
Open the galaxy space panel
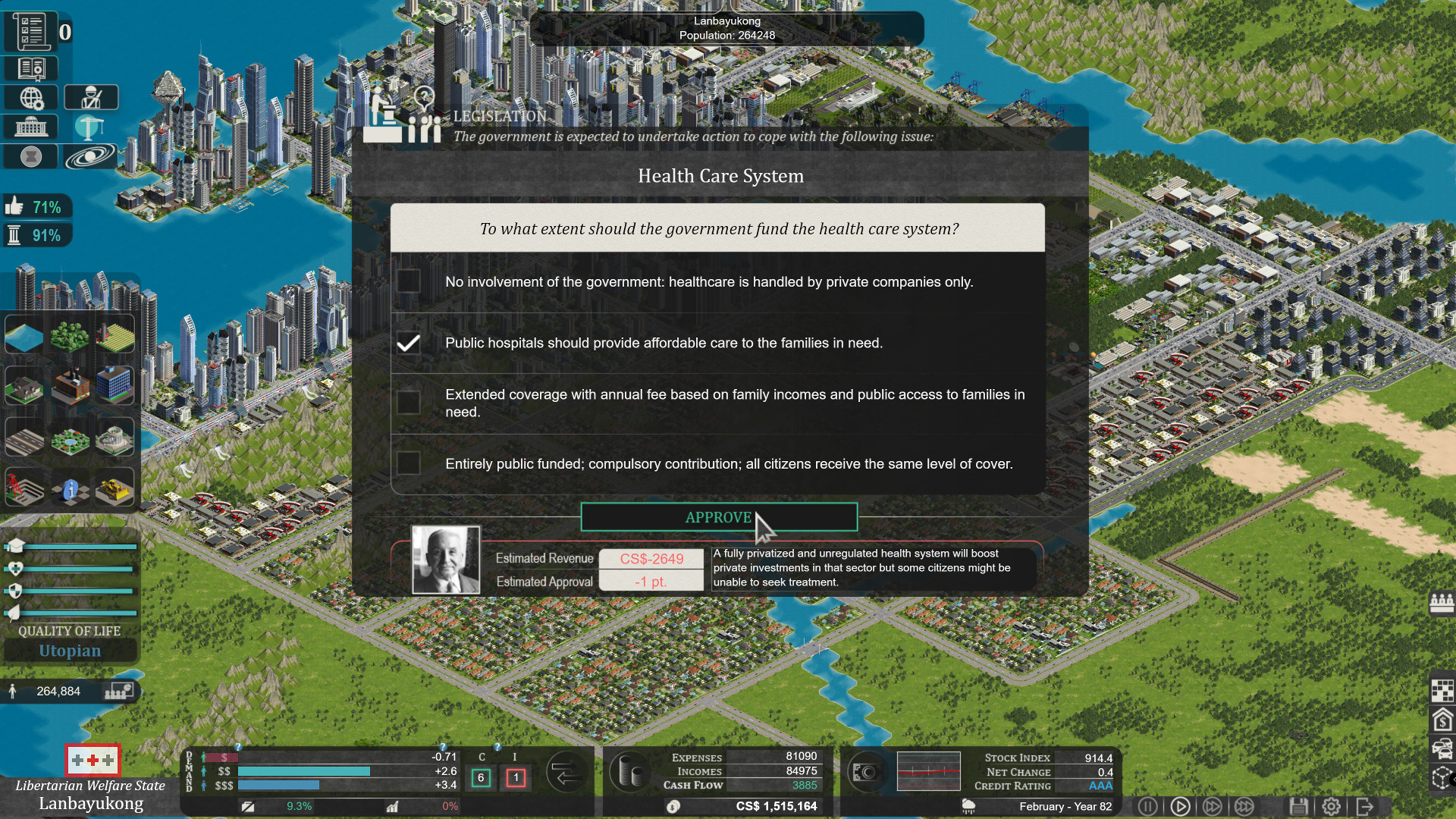90,156
